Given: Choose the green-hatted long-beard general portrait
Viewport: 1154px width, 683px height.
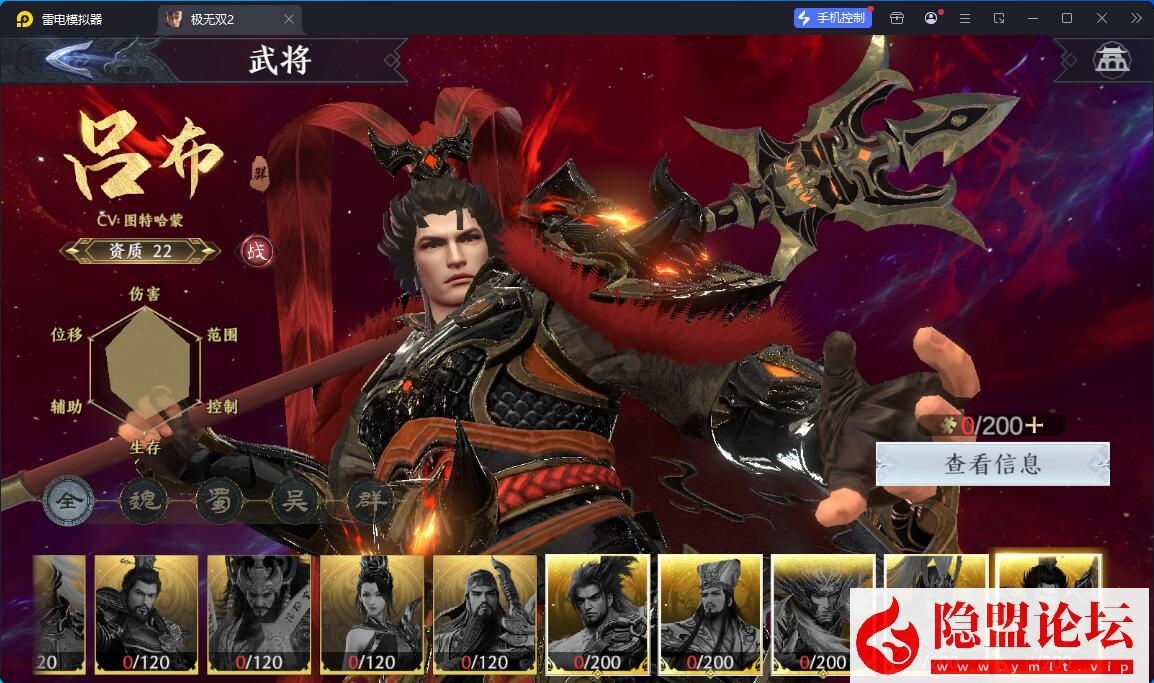Looking at the screenshot, I should (485, 613).
